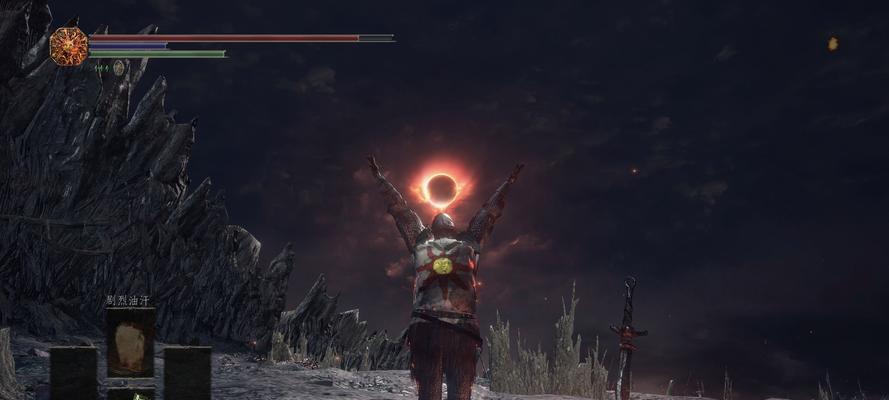Click the embered emblem beside the health bar
The height and width of the screenshot is (400, 889).
pos(69,47)
